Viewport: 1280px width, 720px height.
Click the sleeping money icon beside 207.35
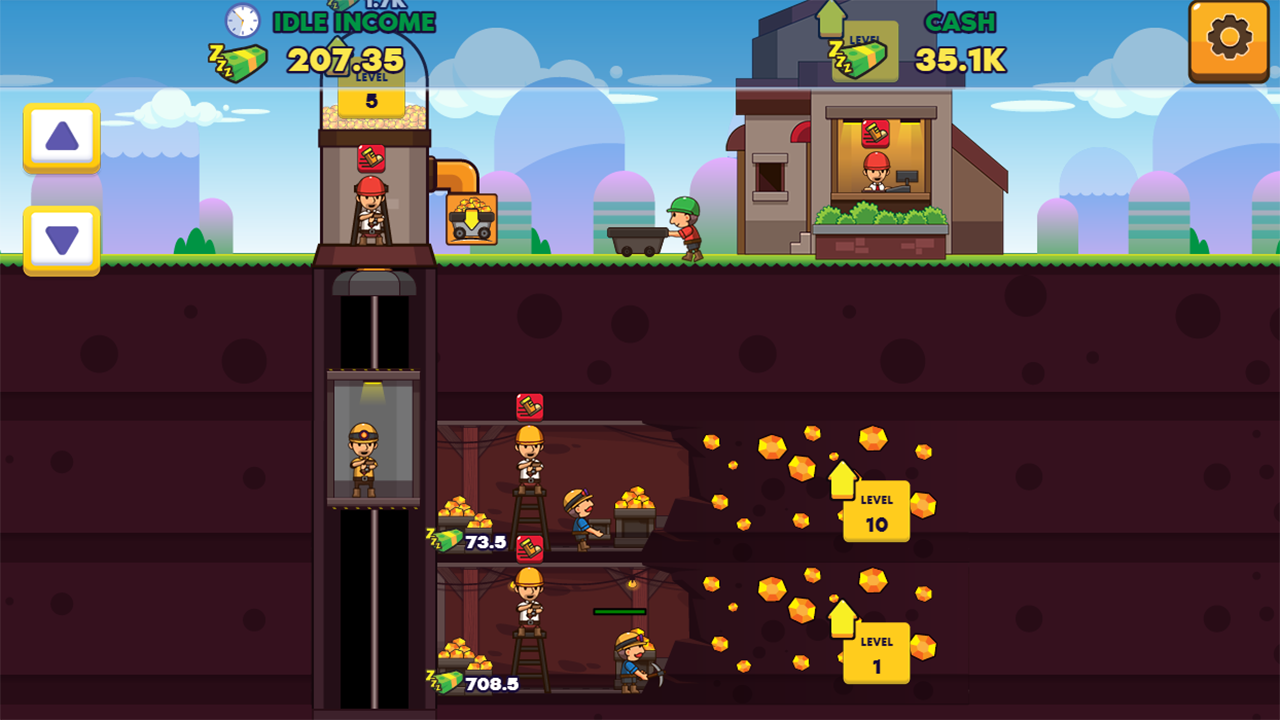click(x=236, y=62)
